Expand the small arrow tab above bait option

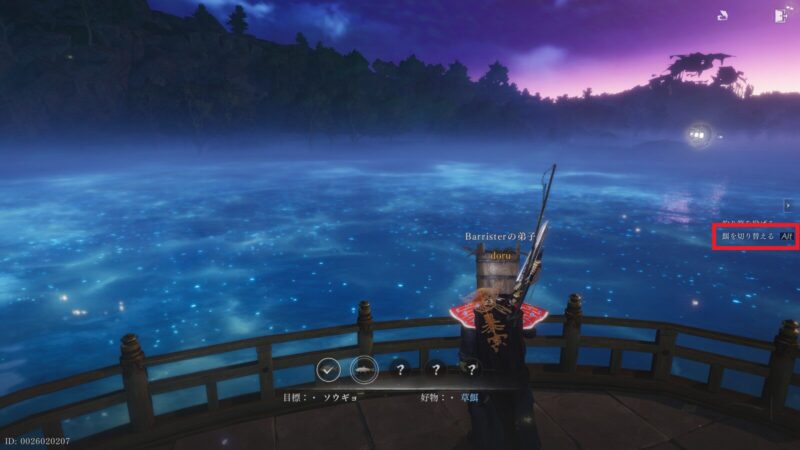pyautogui.click(x=788, y=205)
